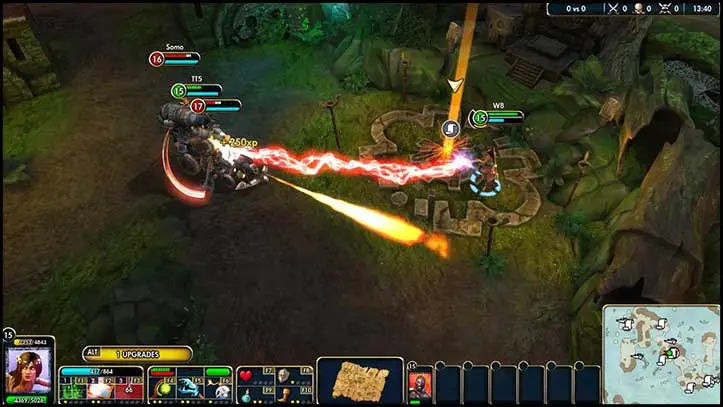Click the minimap in the corner
The width and height of the screenshot is (723, 407).
(661, 355)
